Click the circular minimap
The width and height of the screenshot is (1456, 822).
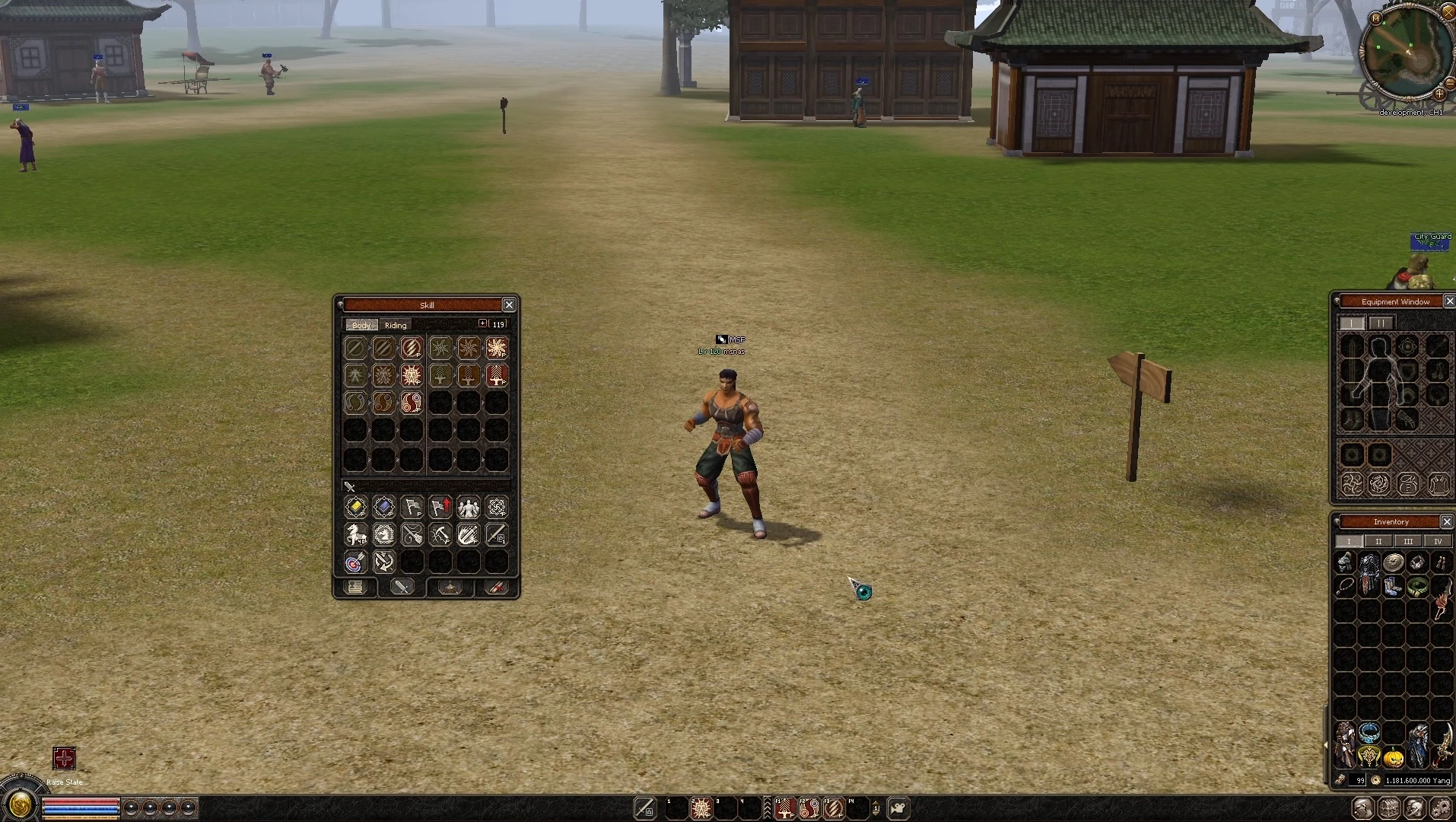[1406, 53]
